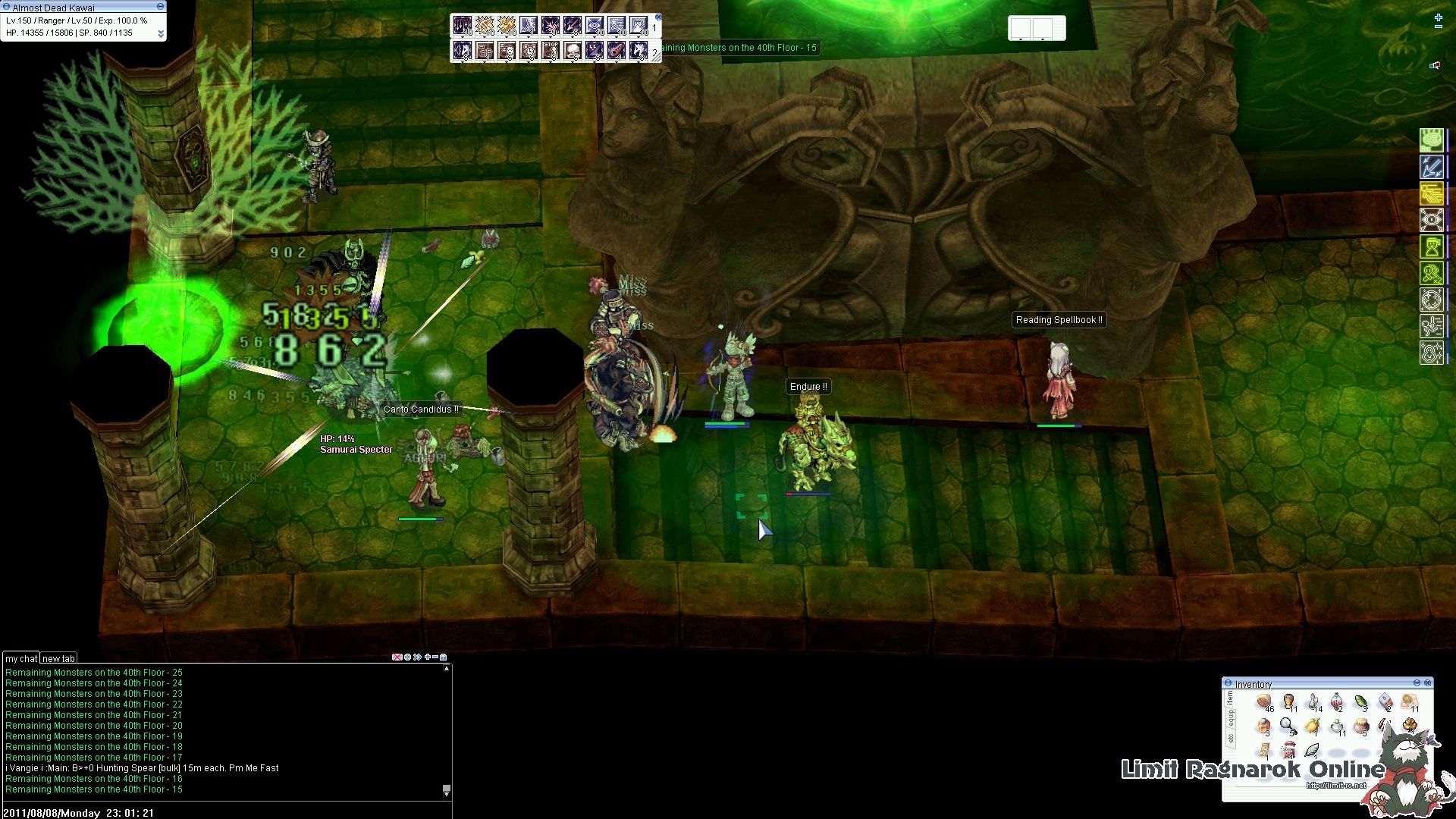Toggle the round chat options icon next to it
The width and height of the screenshot is (1456, 819).
coord(407,657)
